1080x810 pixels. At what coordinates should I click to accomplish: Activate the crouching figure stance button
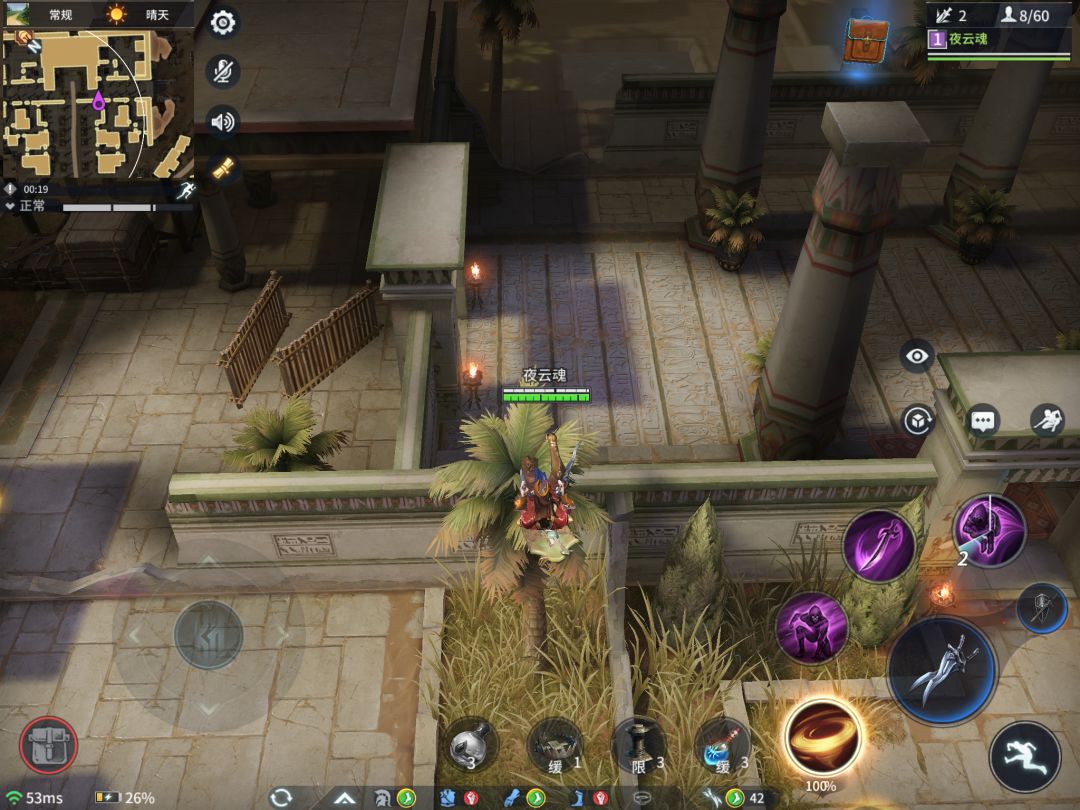pos(1047,420)
